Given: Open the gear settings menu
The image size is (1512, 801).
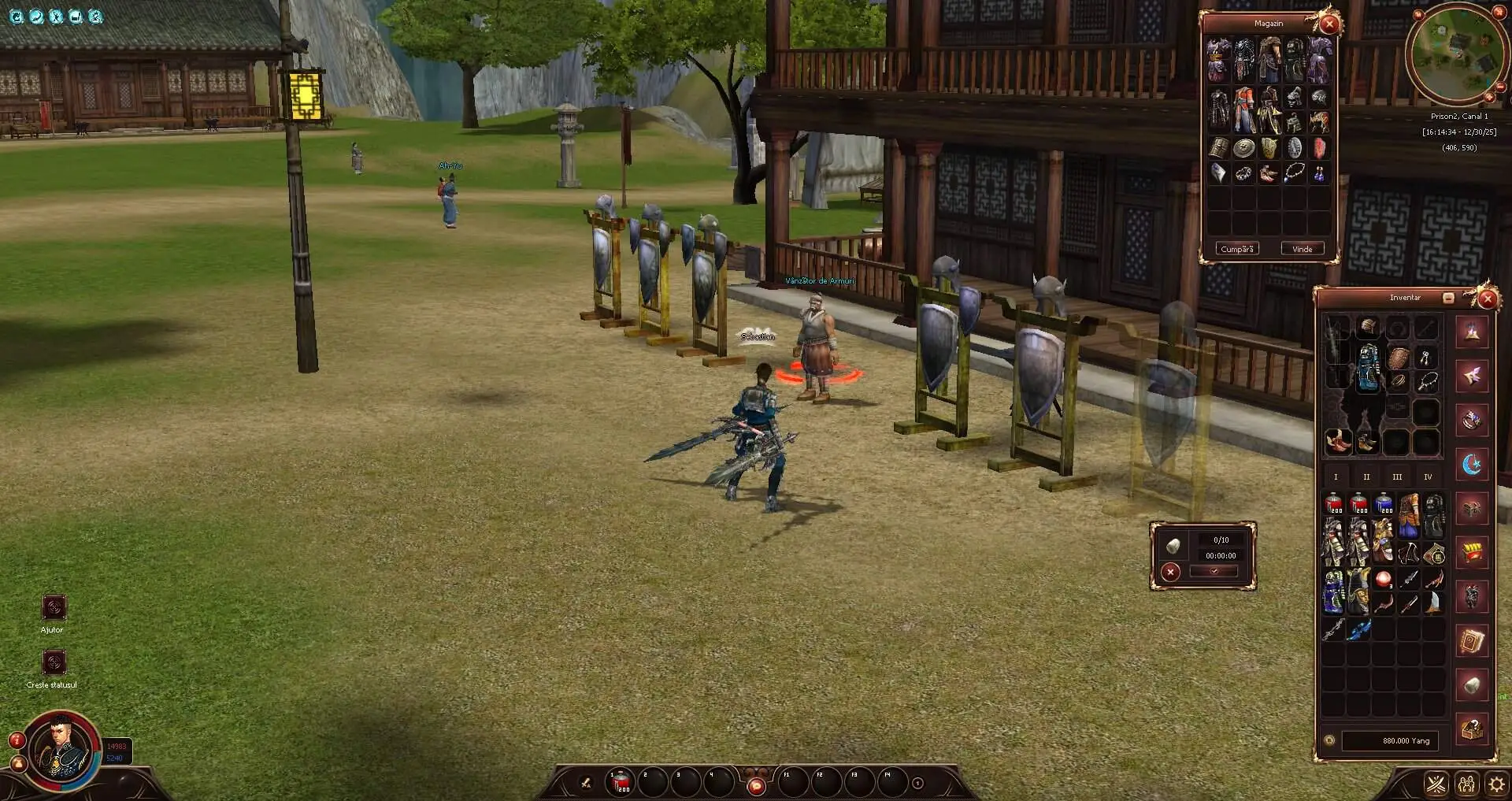Looking at the screenshot, I should (1495, 784).
